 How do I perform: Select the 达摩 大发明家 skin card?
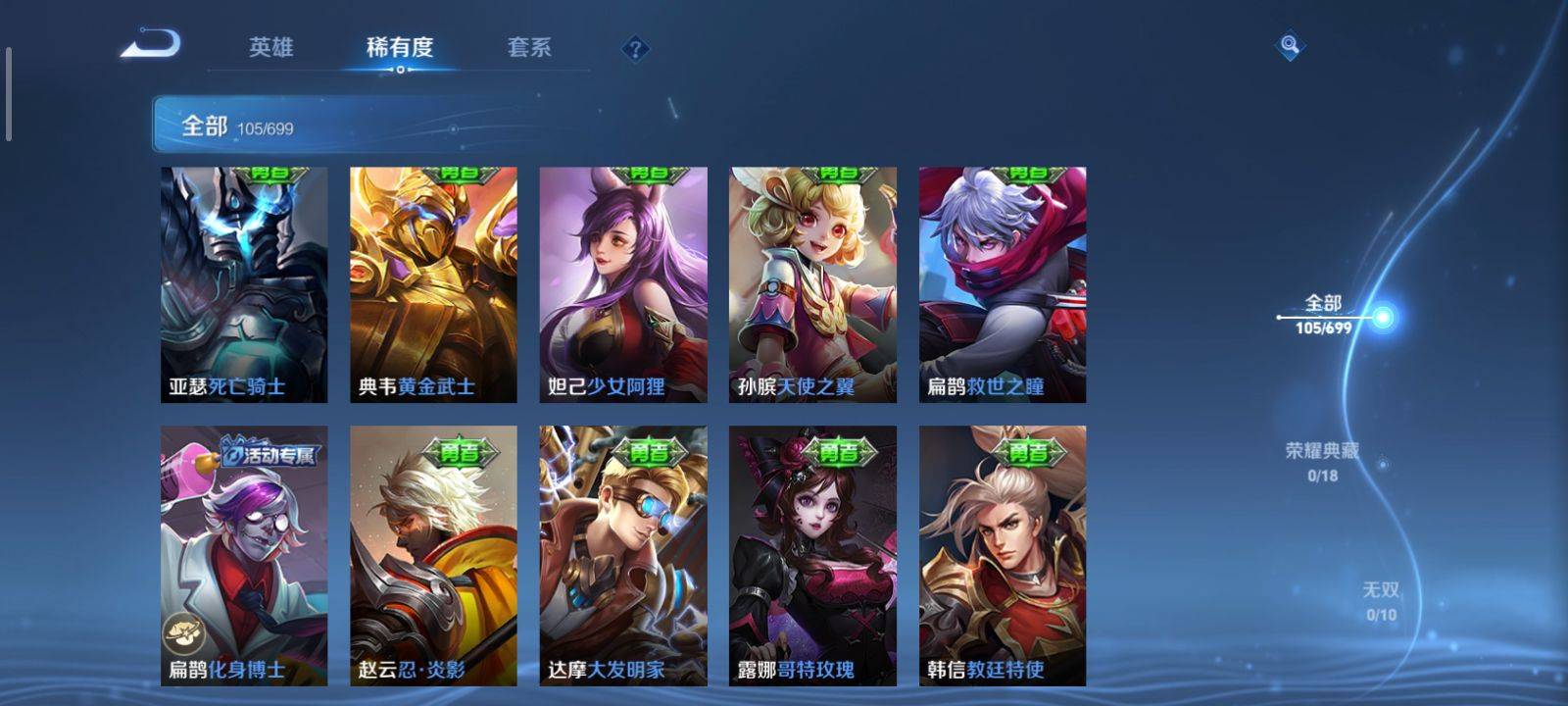pyautogui.click(x=623, y=555)
